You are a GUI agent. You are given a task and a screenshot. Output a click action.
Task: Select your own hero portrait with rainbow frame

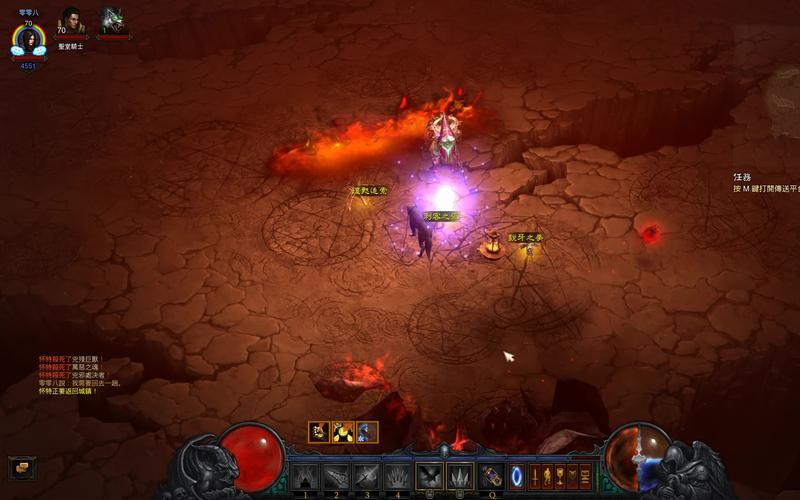[28, 40]
